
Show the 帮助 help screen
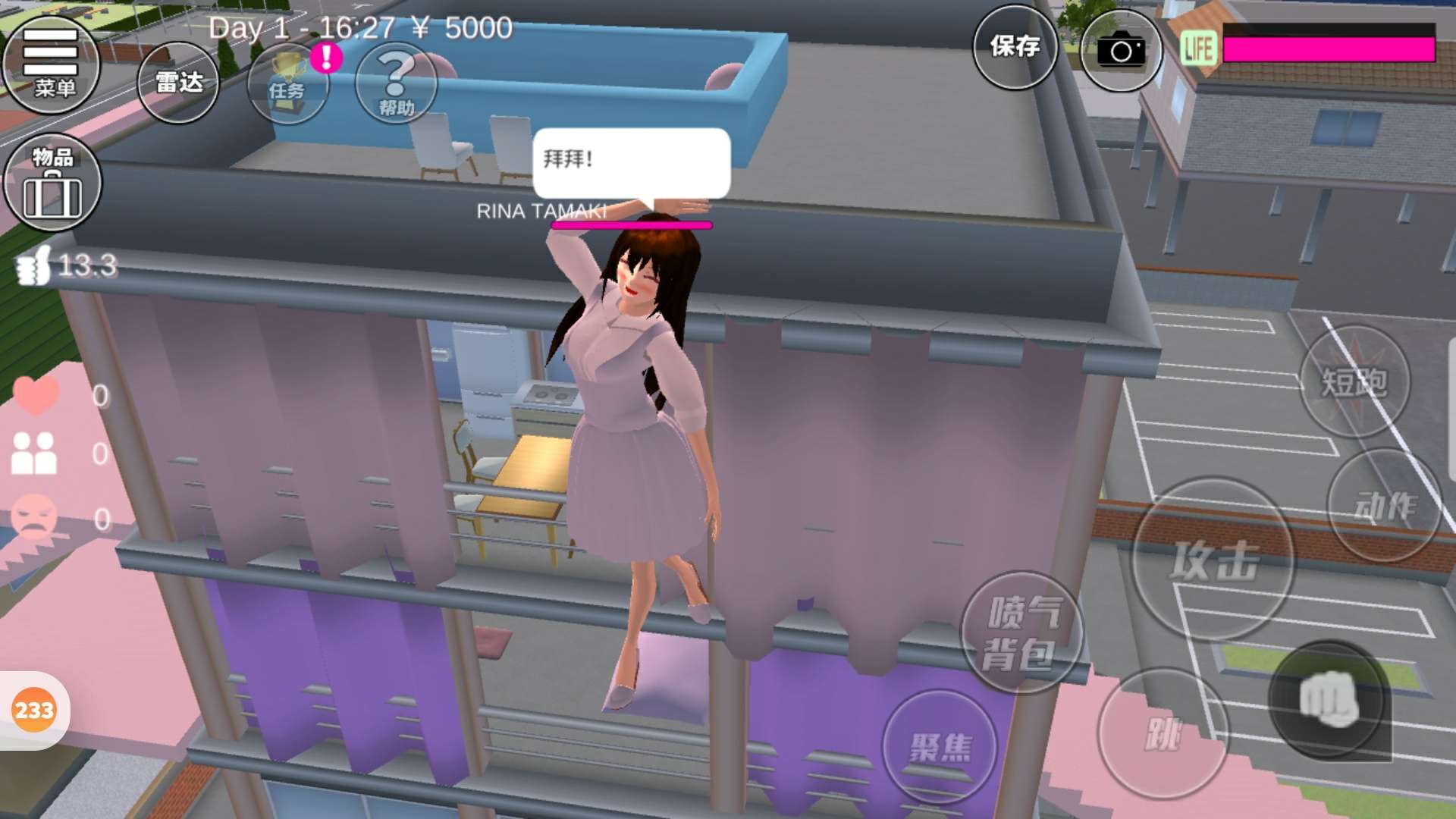click(396, 83)
